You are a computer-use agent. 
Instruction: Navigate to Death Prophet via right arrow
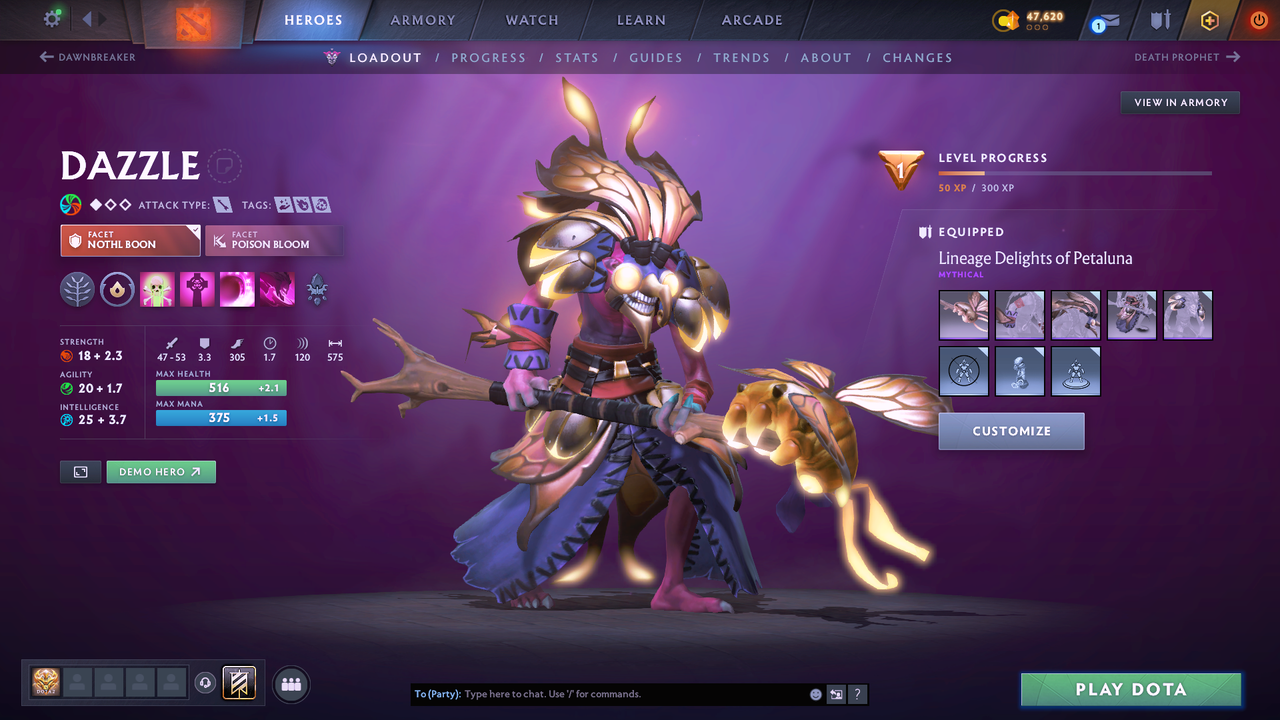click(x=1187, y=57)
